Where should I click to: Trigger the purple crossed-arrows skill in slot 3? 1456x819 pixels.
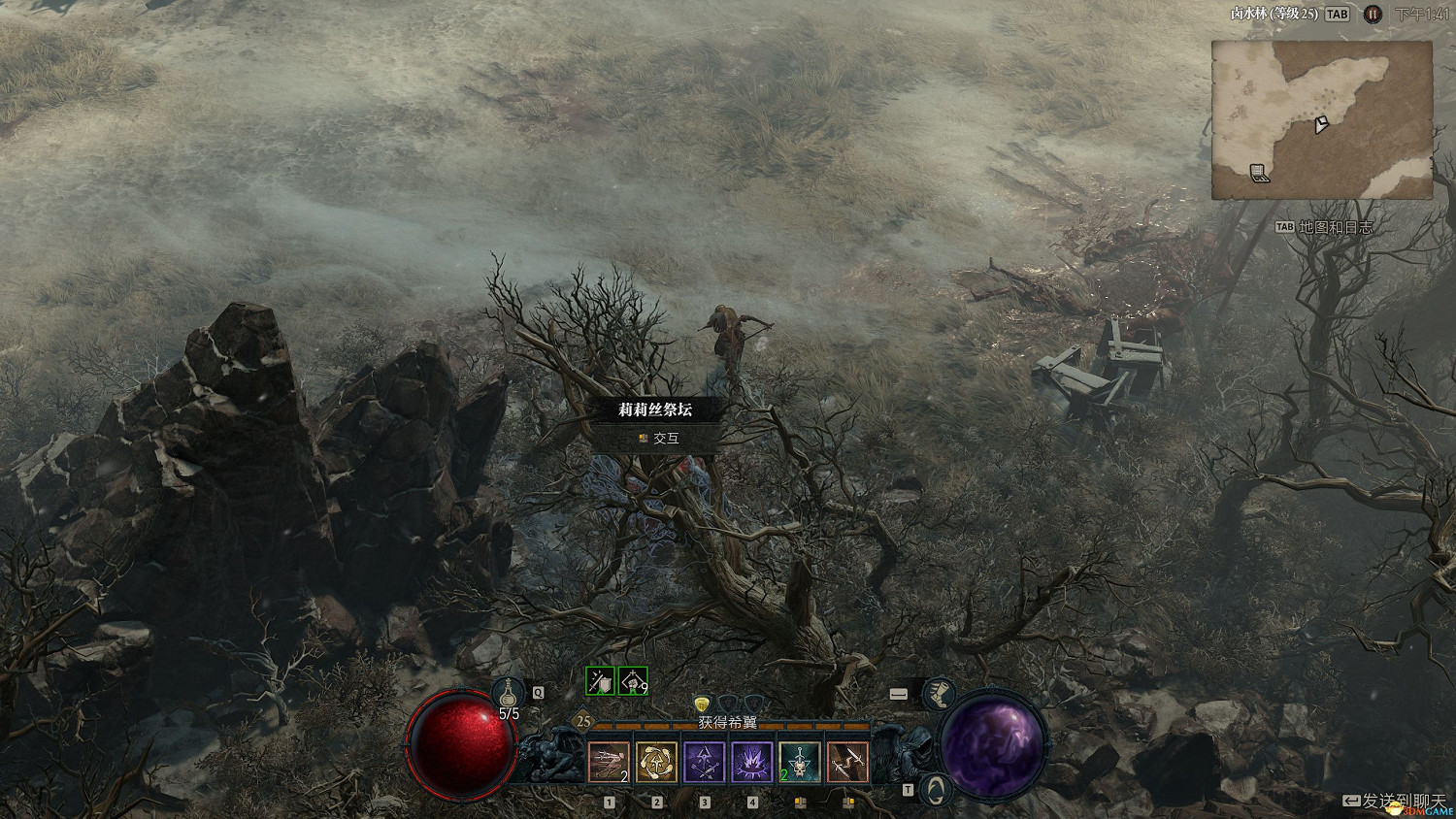pyautogui.click(x=704, y=762)
